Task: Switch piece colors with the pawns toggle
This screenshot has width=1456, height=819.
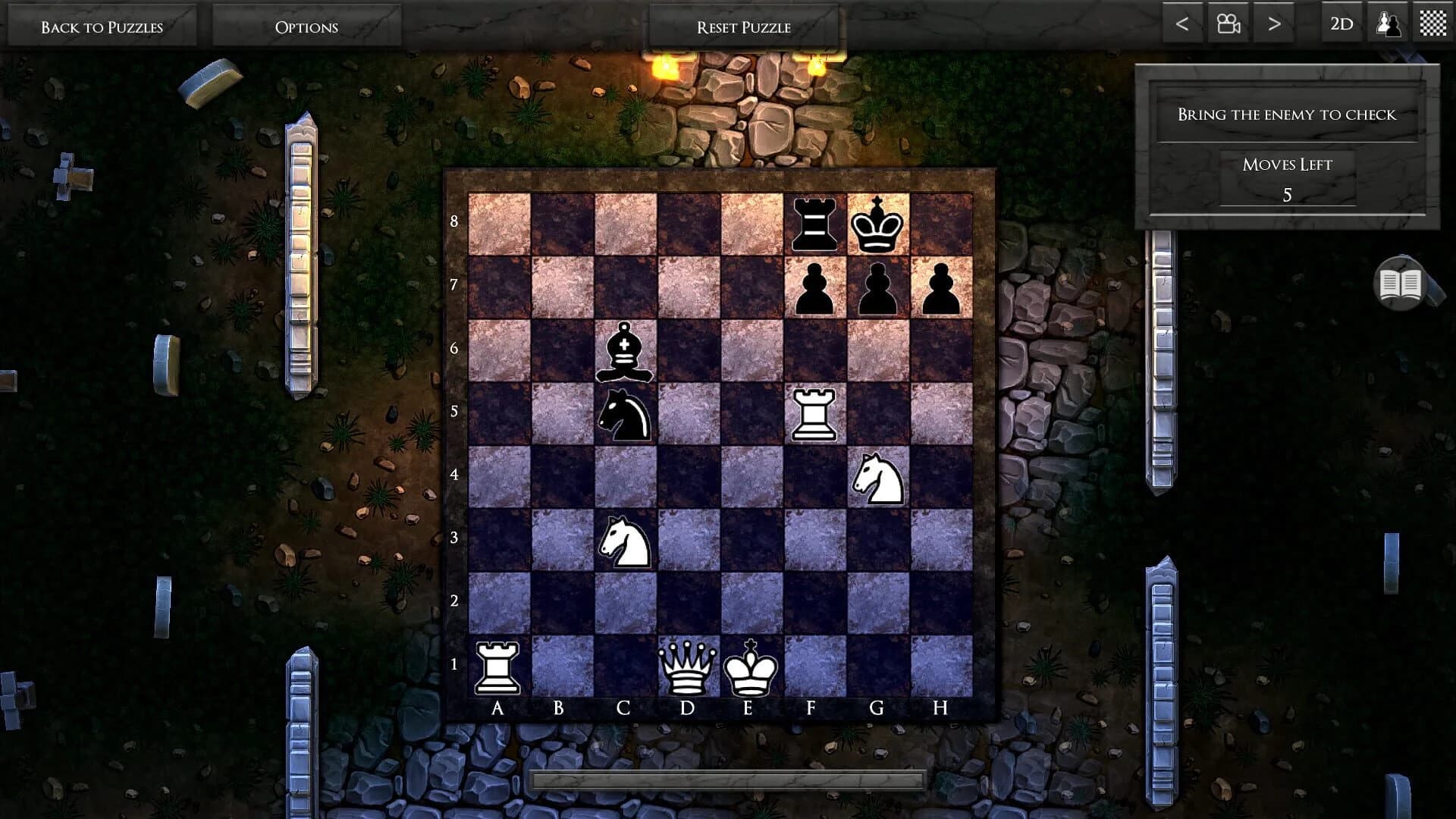Action: (1388, 24)
